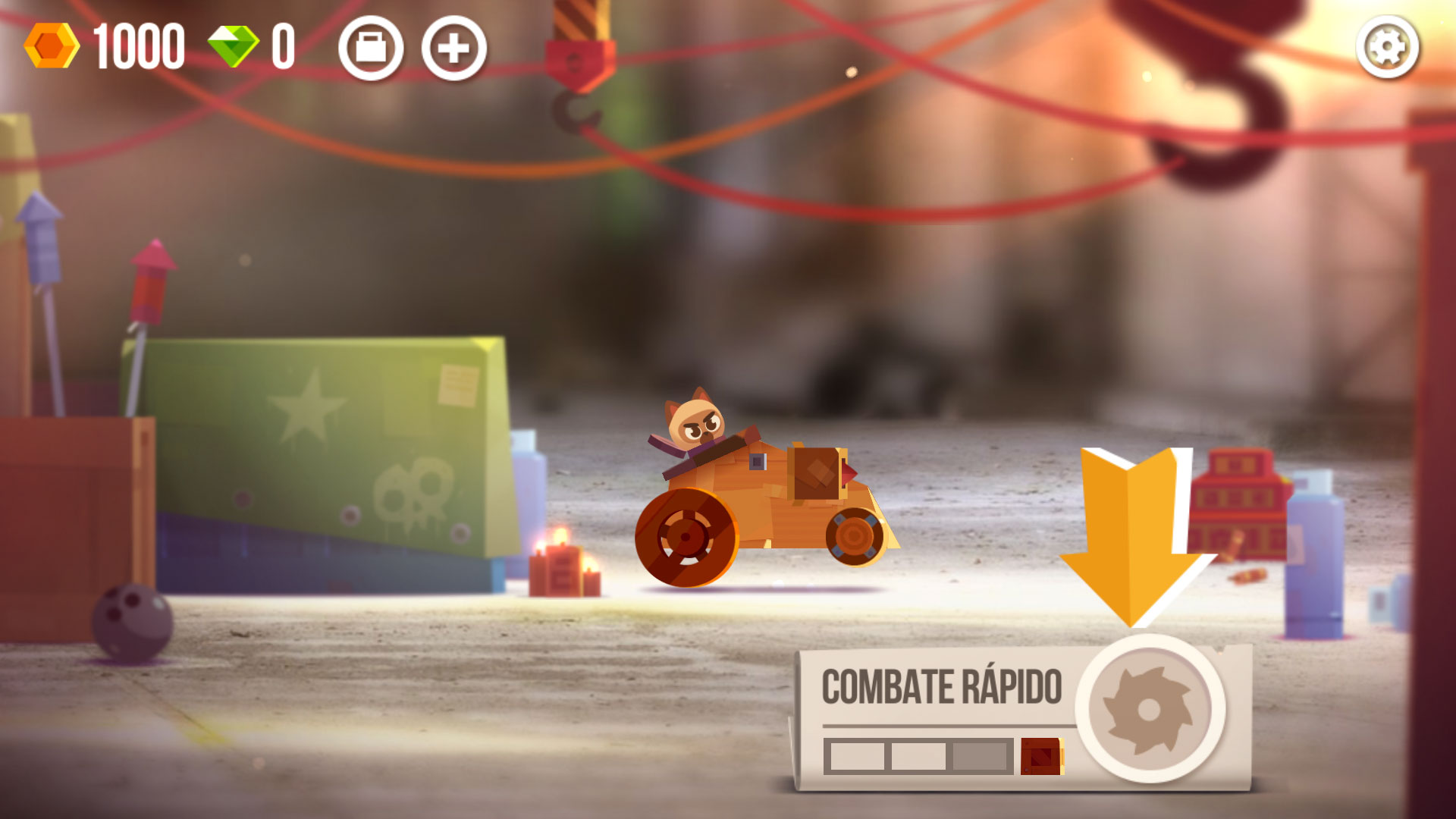Select the red crate reward slot
Viewport: 1456px width, 819px height.
pyautogui.click(x=1041, y=756)
